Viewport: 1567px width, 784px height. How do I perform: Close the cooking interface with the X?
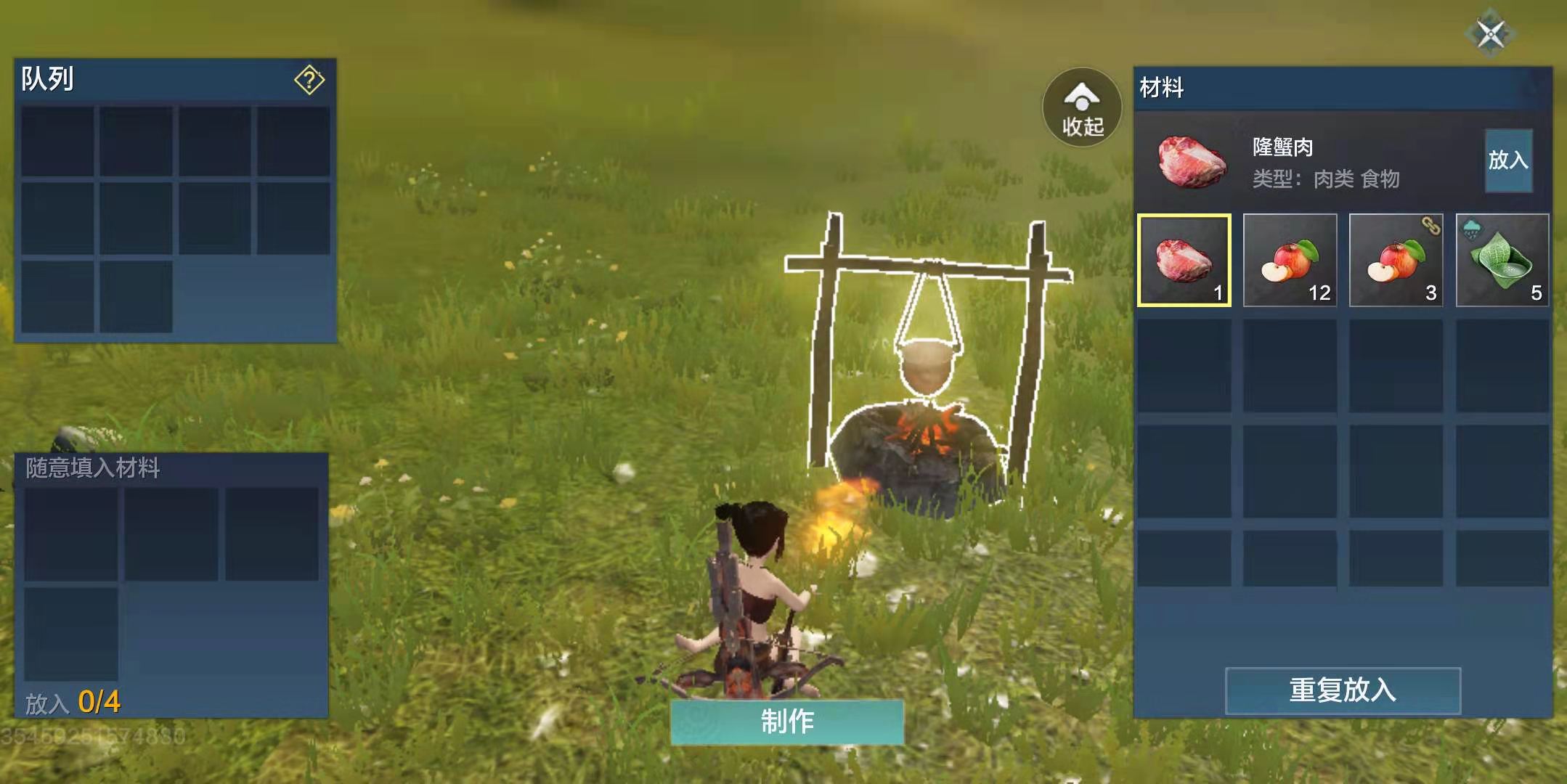pos(1490,33)
